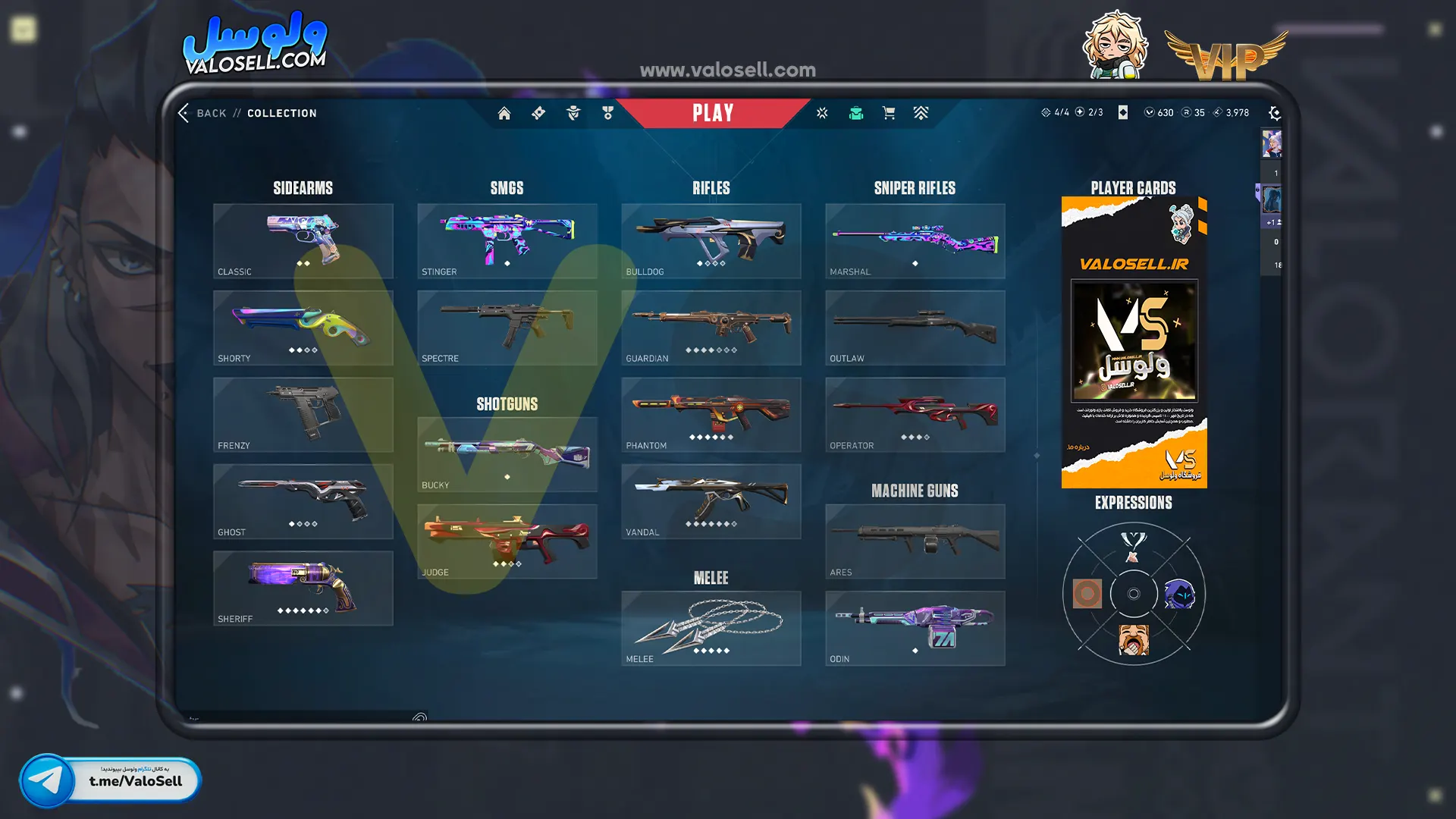
Task: Open the Melee knife slot
Action: (711, 628)
